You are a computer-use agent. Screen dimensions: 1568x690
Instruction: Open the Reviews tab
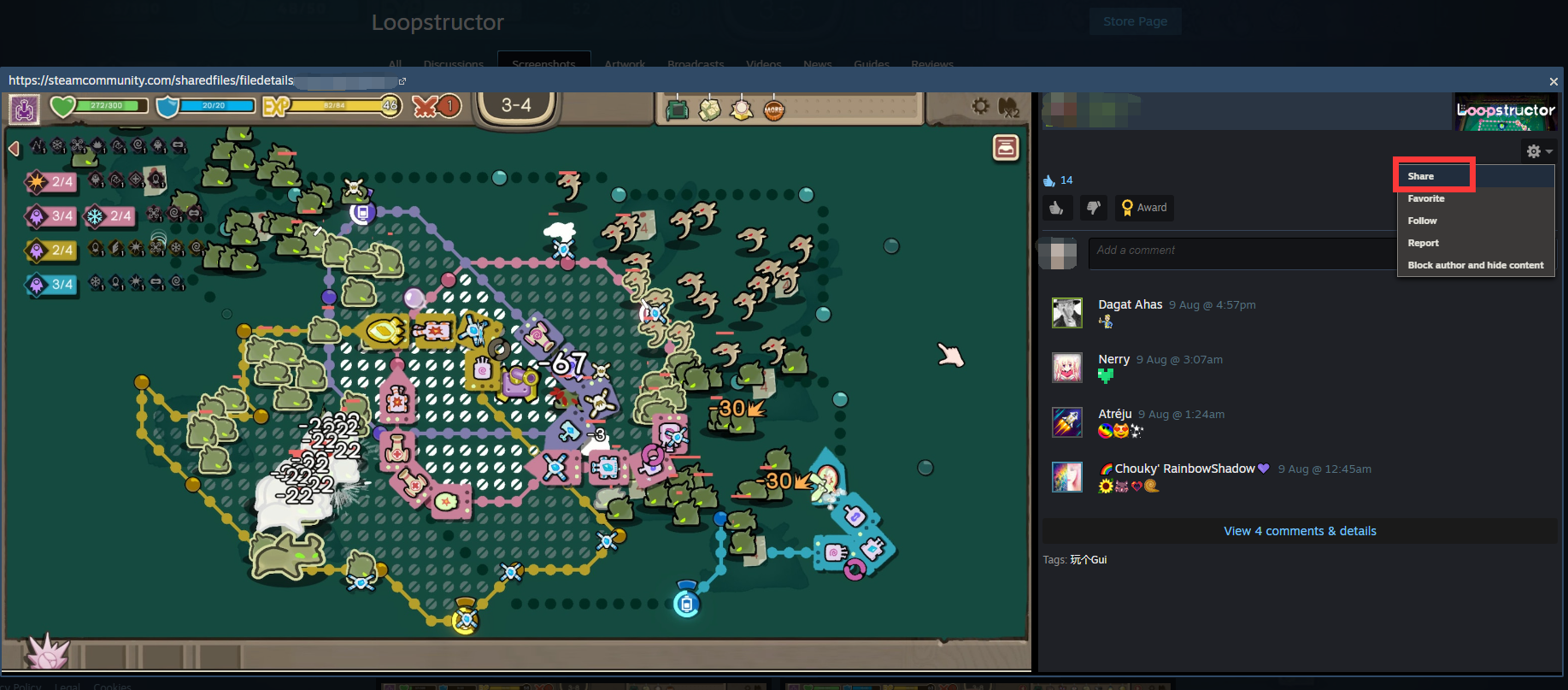[x=931, y=64]
